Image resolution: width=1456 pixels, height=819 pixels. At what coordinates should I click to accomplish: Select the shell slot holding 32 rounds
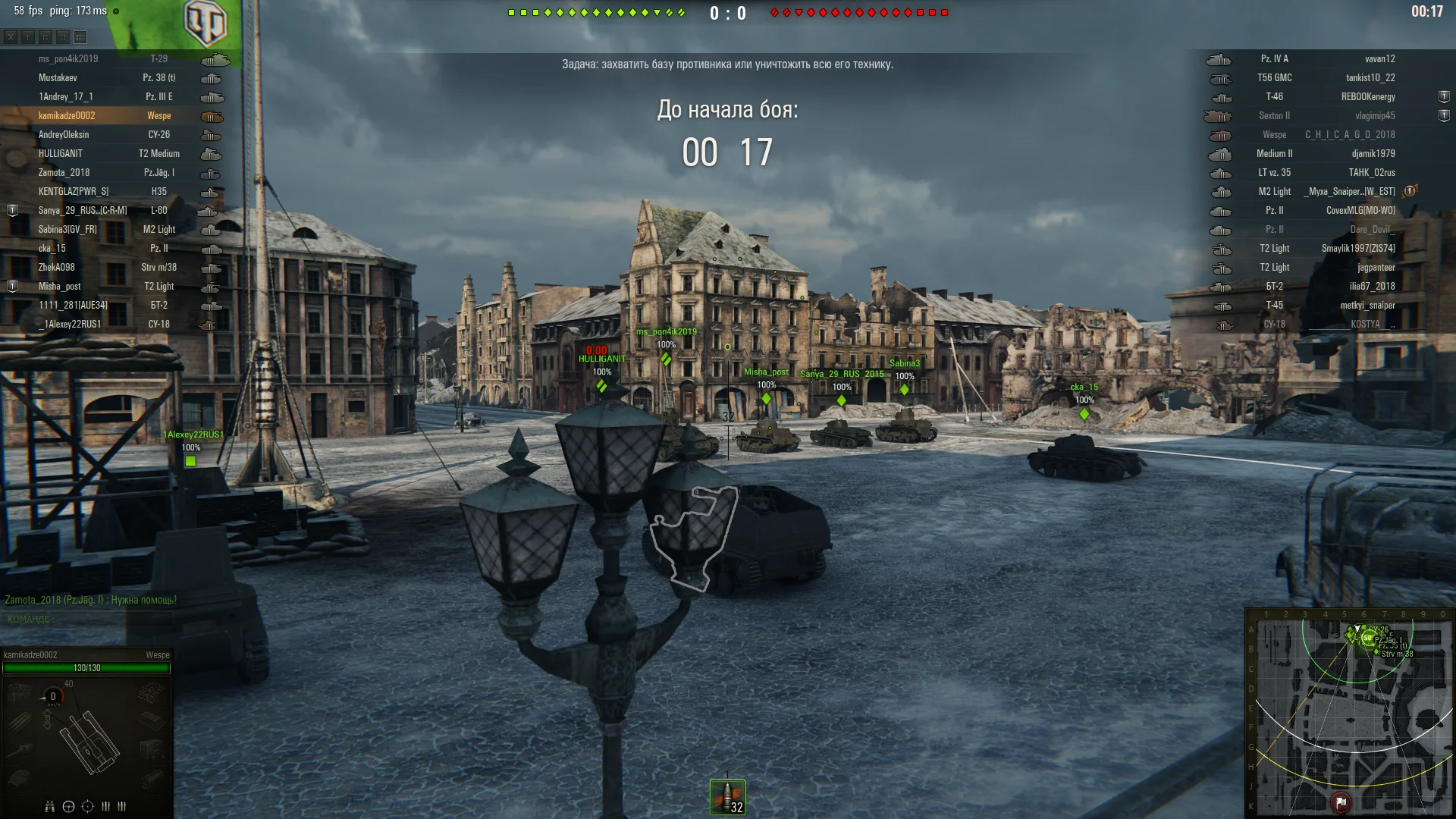[x=727, y=798]
